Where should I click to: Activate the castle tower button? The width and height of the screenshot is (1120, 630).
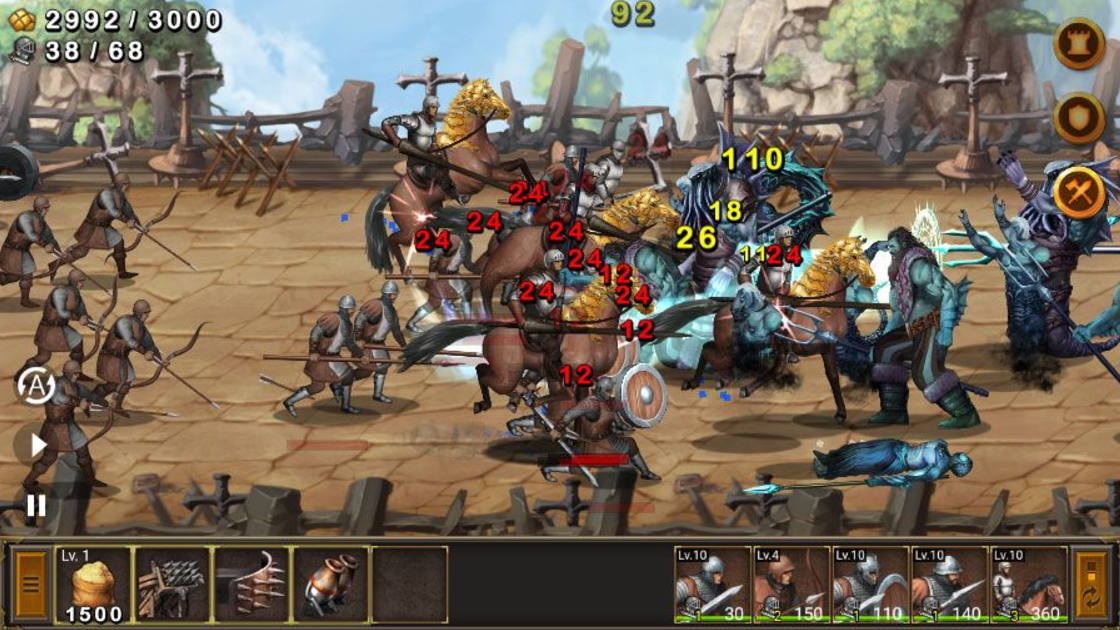(x=1080, y=43)
